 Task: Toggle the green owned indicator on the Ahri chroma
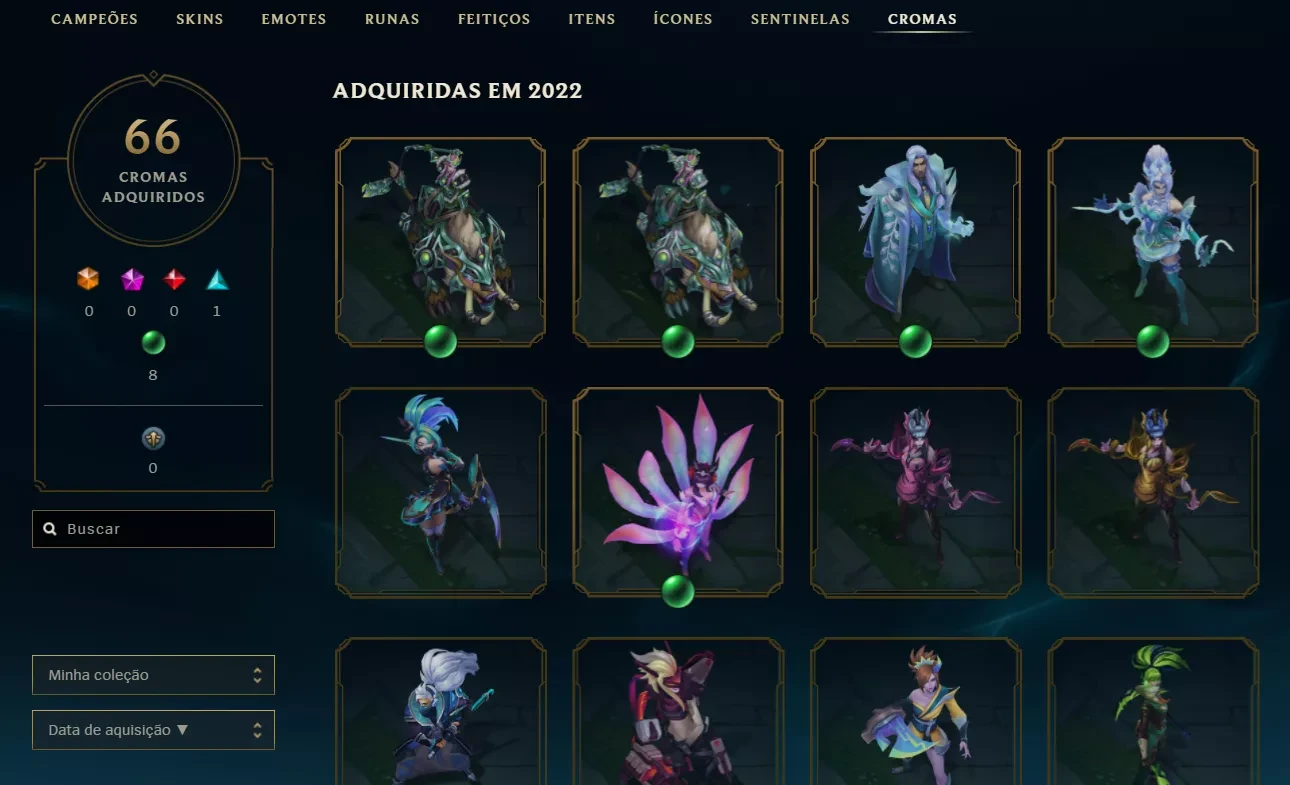678,592
